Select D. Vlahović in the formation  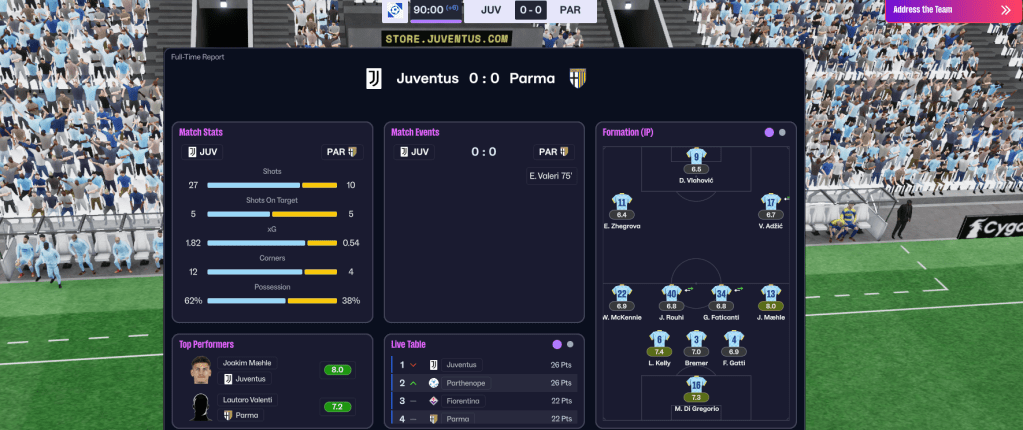pyautogui.click(x=696, y=156)
